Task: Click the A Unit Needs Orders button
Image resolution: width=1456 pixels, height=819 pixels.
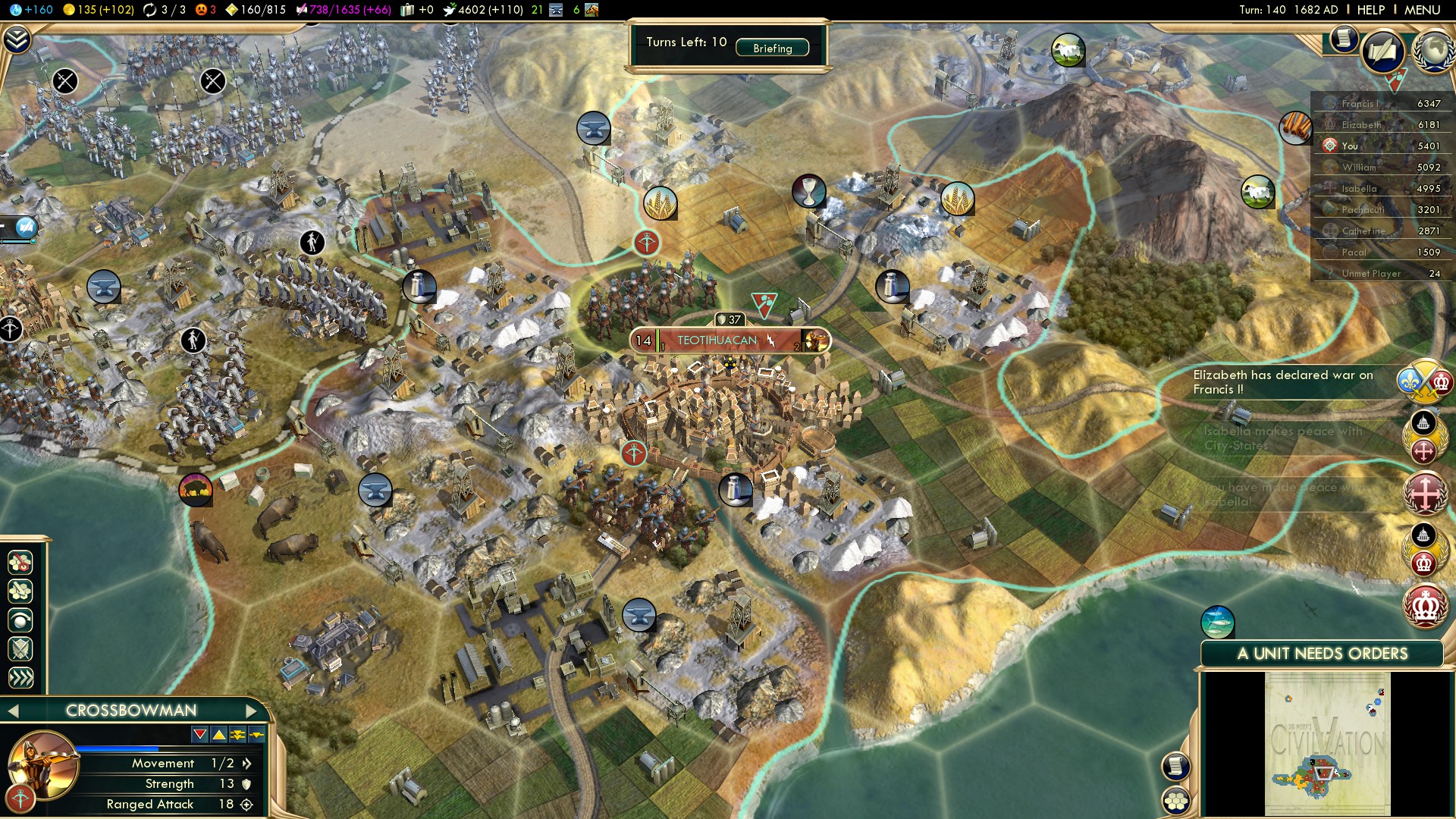Action: click(x=1322, y=654)
